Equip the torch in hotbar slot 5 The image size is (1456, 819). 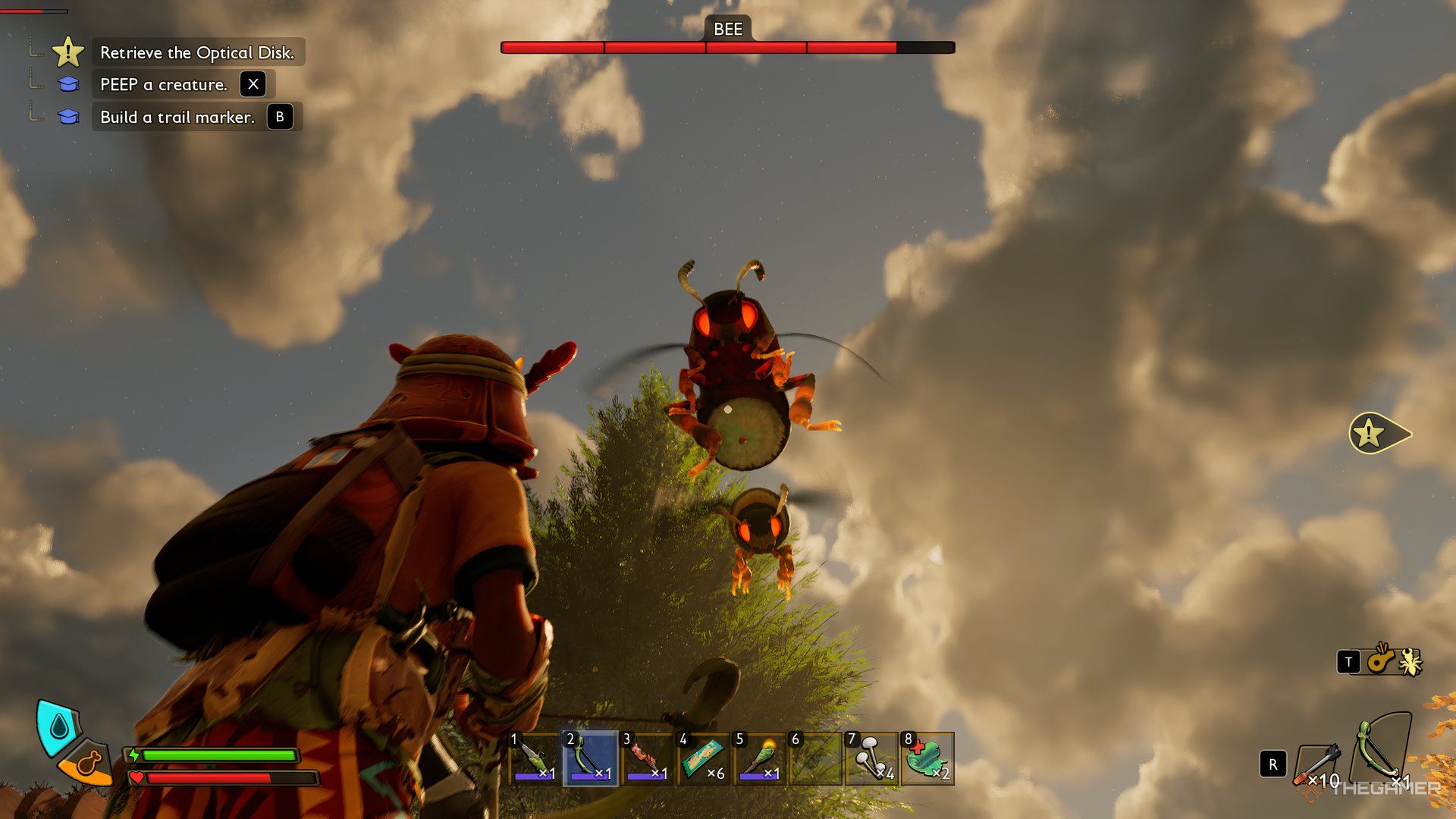coord(759,758)
